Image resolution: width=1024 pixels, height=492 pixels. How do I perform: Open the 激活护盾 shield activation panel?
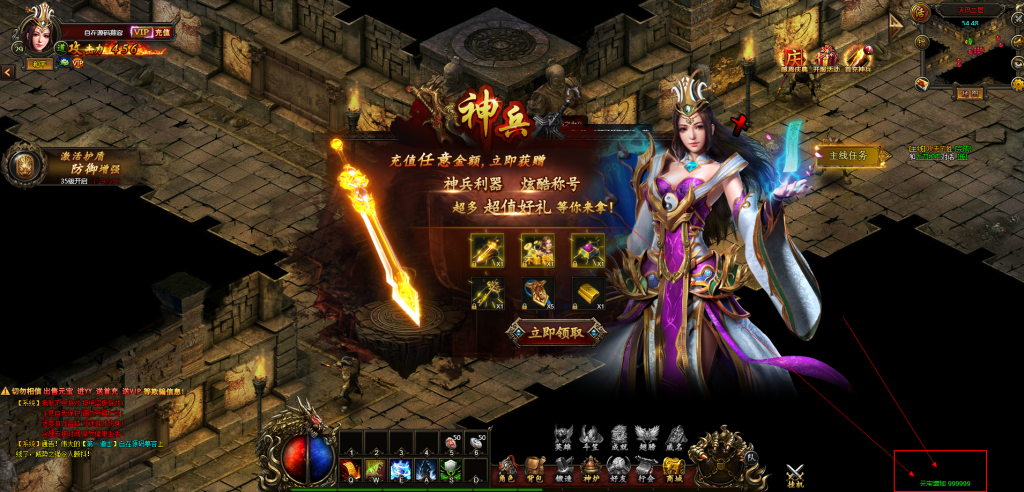tap(23, 167)
